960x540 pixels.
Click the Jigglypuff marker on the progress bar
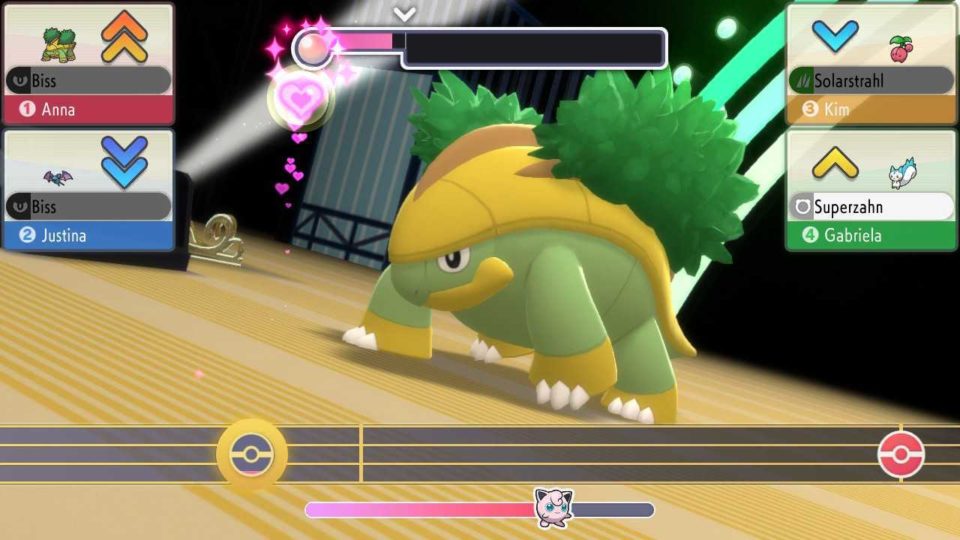point(552,508)
